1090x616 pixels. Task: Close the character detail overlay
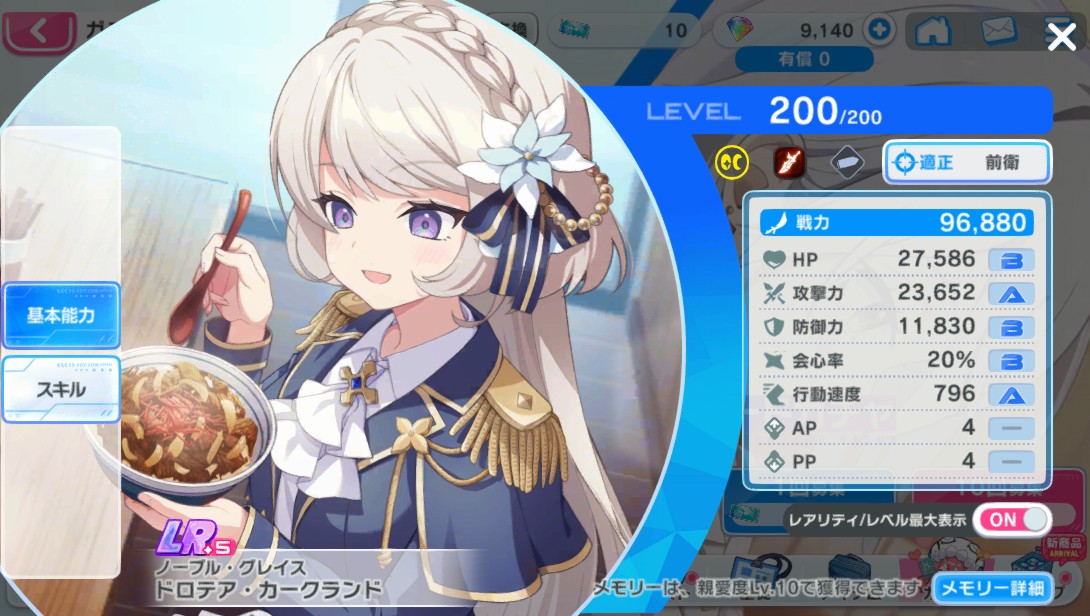coord(1060,38)
